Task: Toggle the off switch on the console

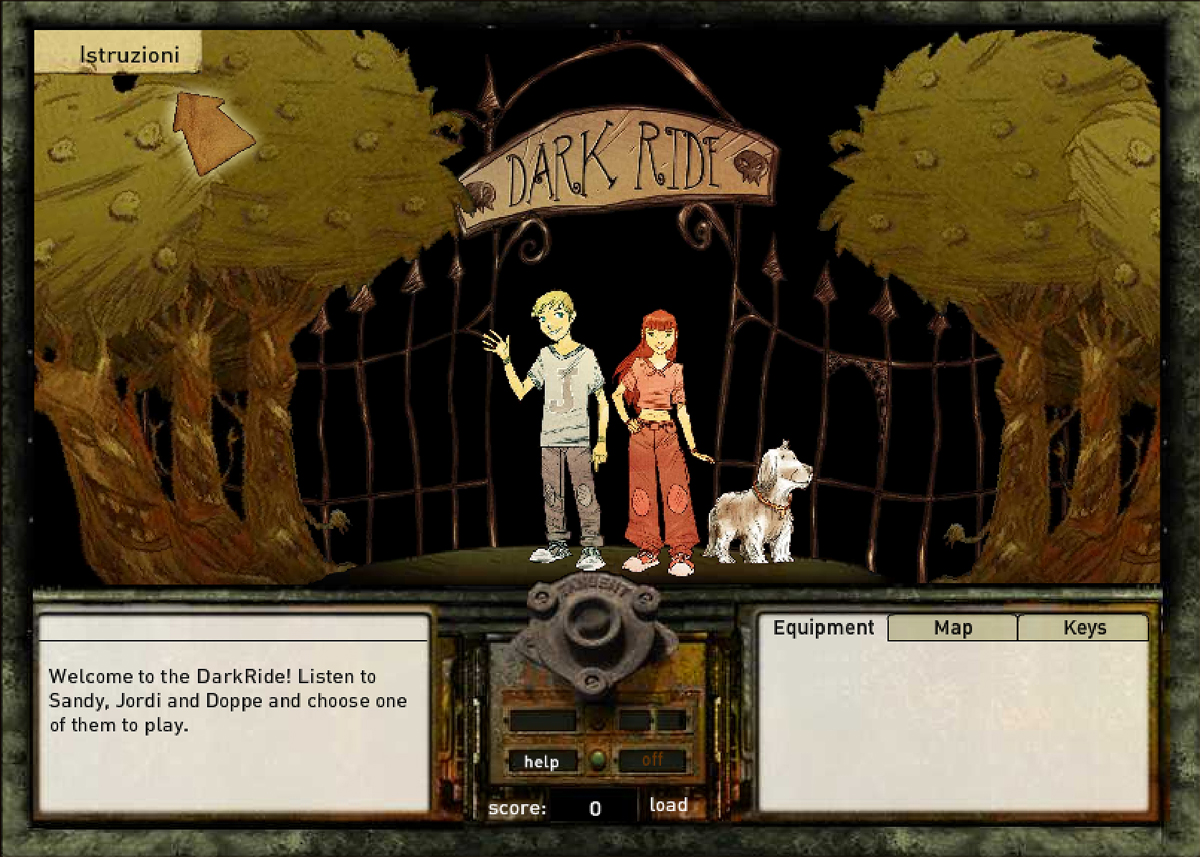Action: (x=653, y=760)
